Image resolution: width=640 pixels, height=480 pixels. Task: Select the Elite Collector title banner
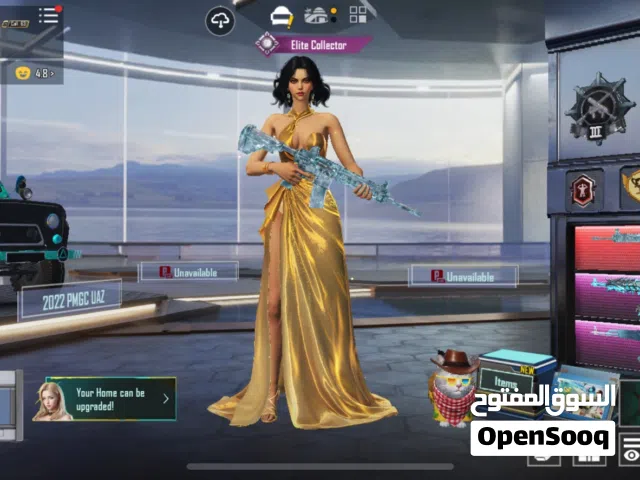coord(311,44)
